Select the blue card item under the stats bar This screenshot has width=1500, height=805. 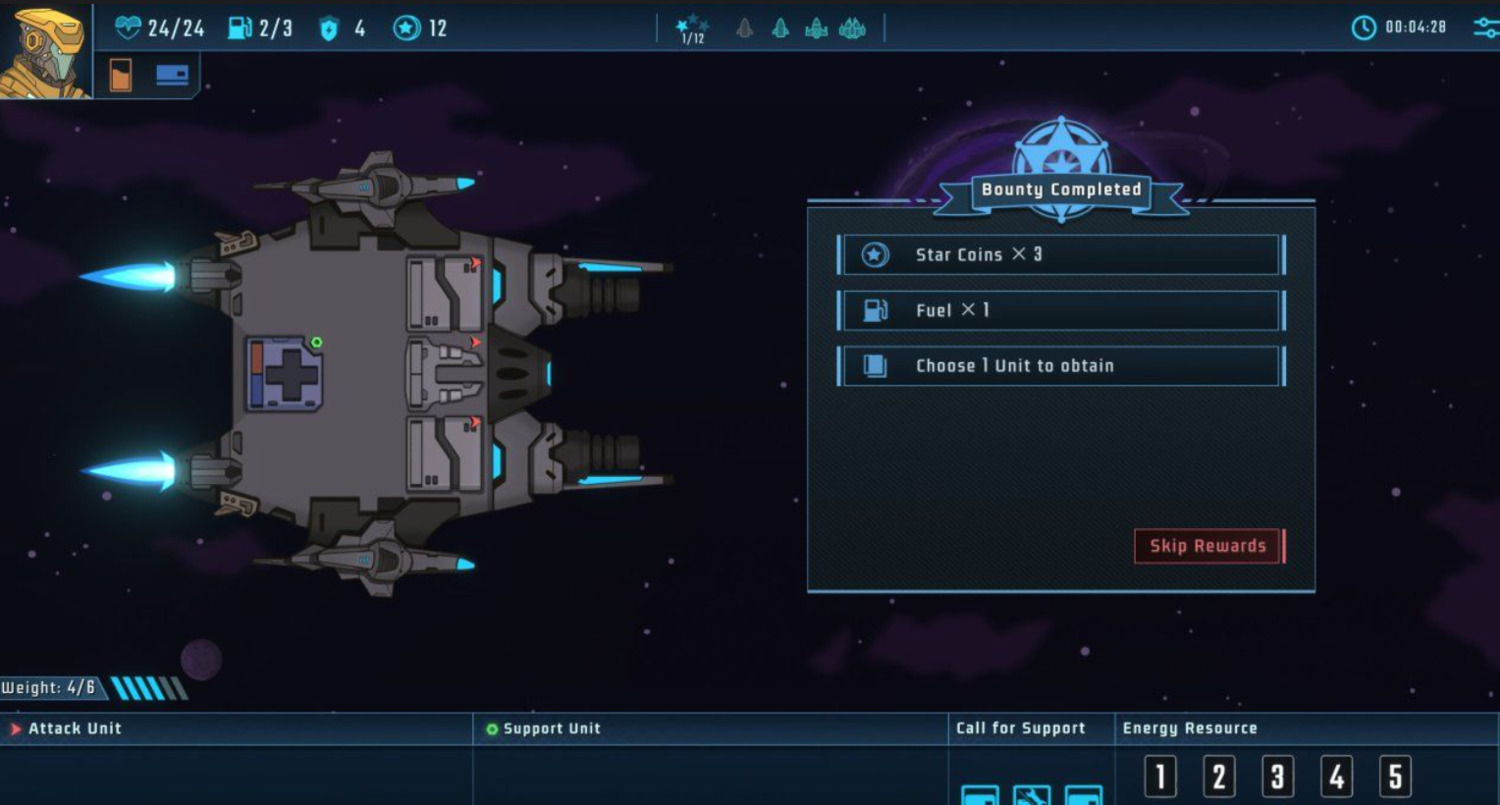pos(172,75)
